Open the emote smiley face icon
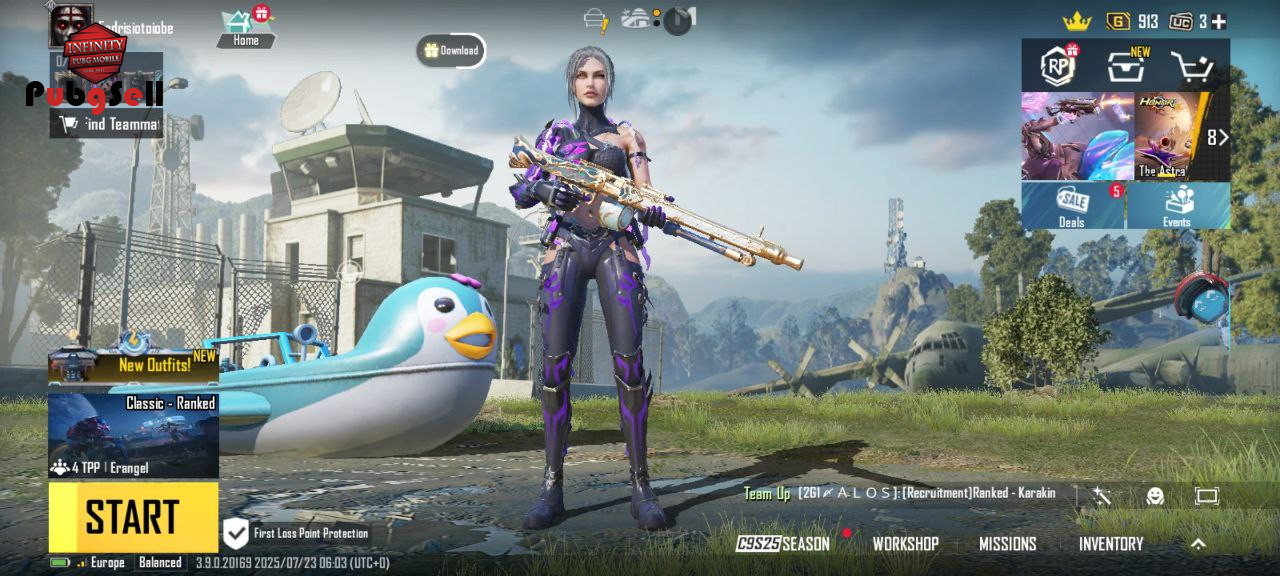This screenshot has height=576, width=1280. coord(1155,496)
